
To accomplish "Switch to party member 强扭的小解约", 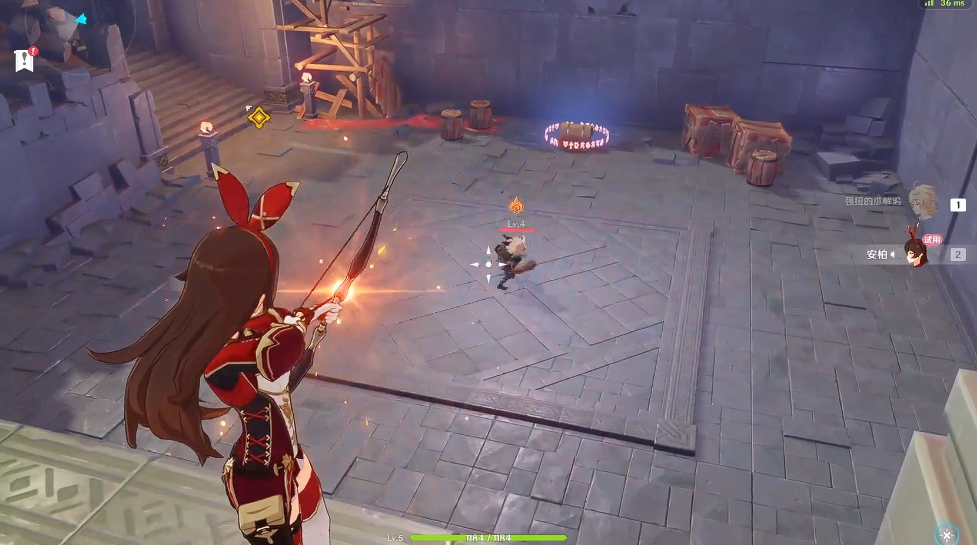I will pyautogui.click(x=921, y=201).
